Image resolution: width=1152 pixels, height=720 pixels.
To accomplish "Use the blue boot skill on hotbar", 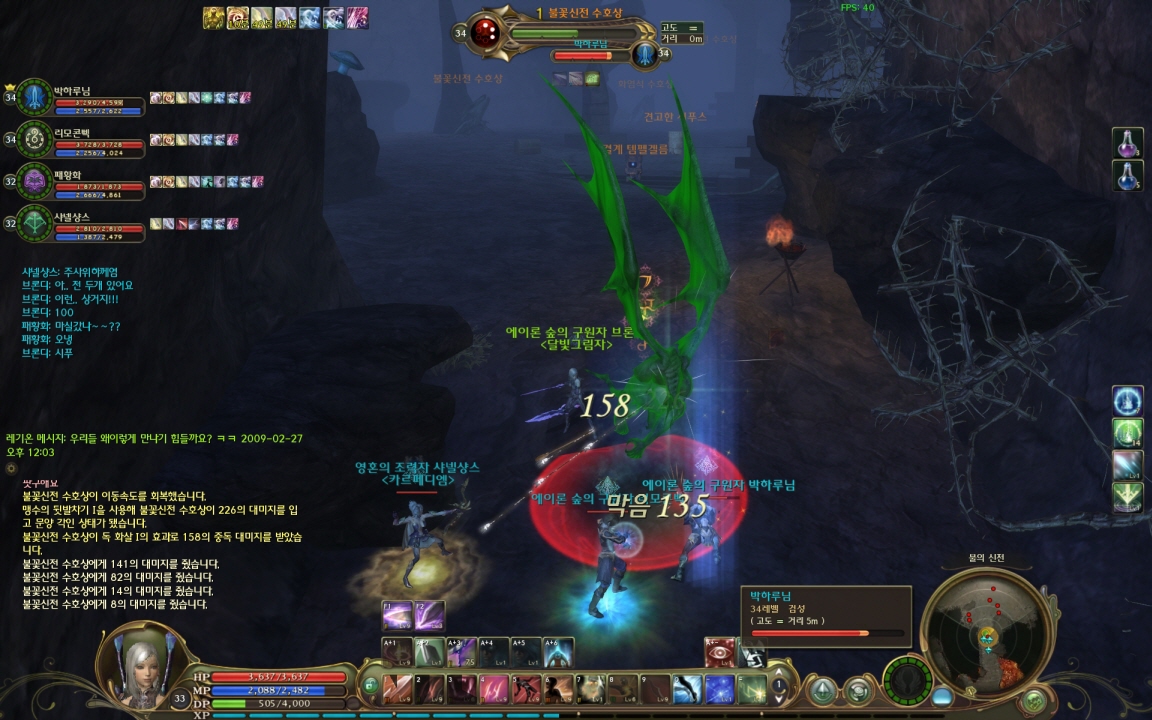I will 688,689.
